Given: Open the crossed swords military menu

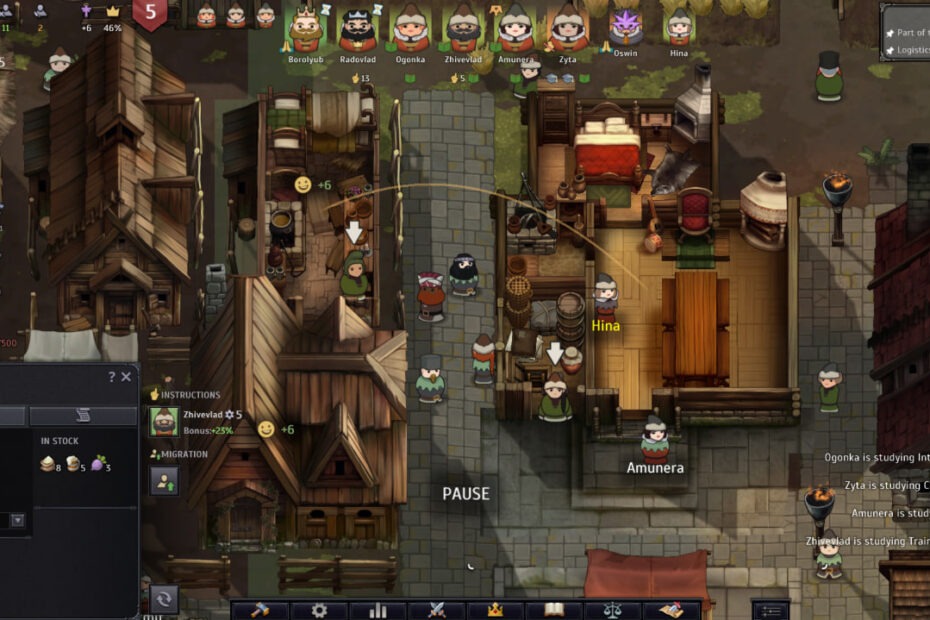Looking at the screenshot, I should point(436,610).
